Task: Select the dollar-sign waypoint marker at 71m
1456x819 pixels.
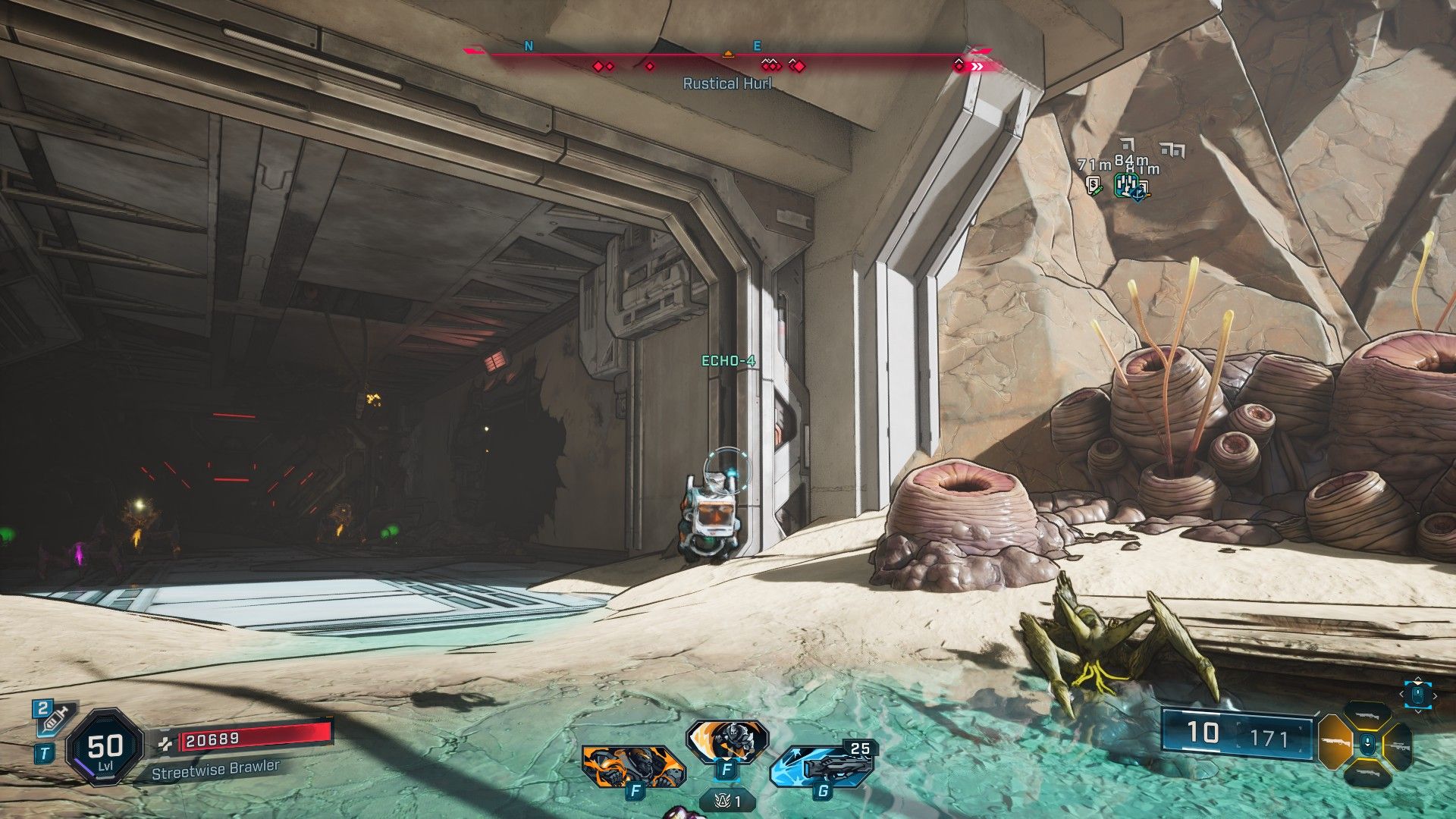Action: pos(1093,184)
